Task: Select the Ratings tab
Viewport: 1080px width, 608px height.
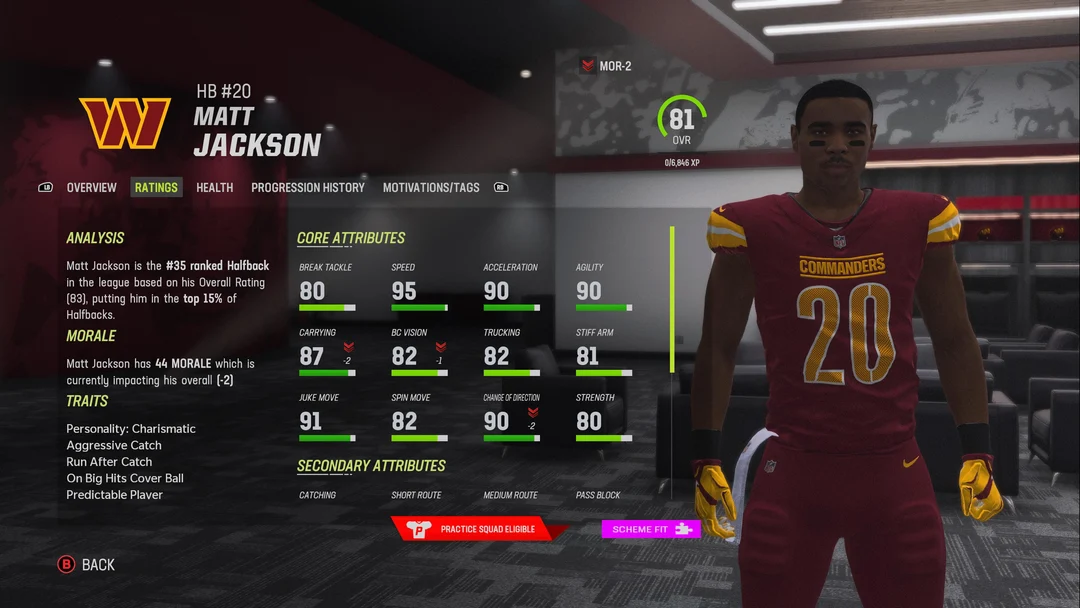Action: pos(156,187)
